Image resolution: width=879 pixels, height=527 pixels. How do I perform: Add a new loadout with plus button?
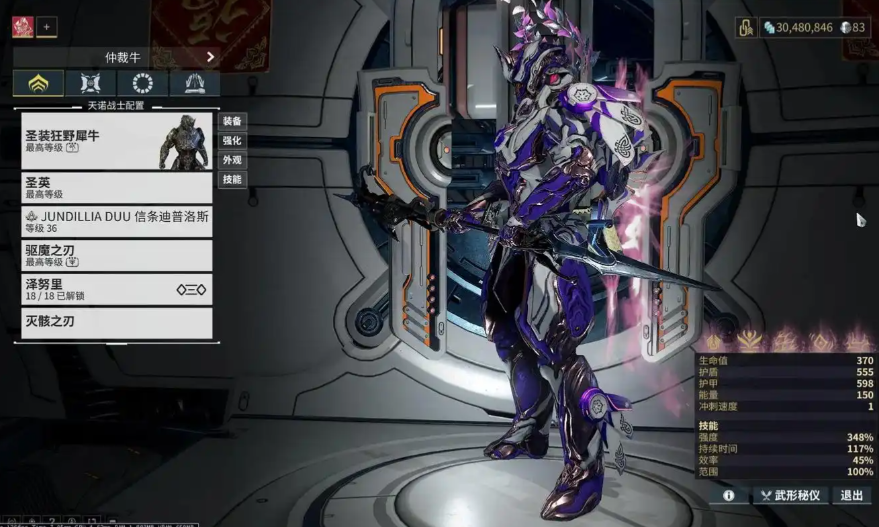47,27
